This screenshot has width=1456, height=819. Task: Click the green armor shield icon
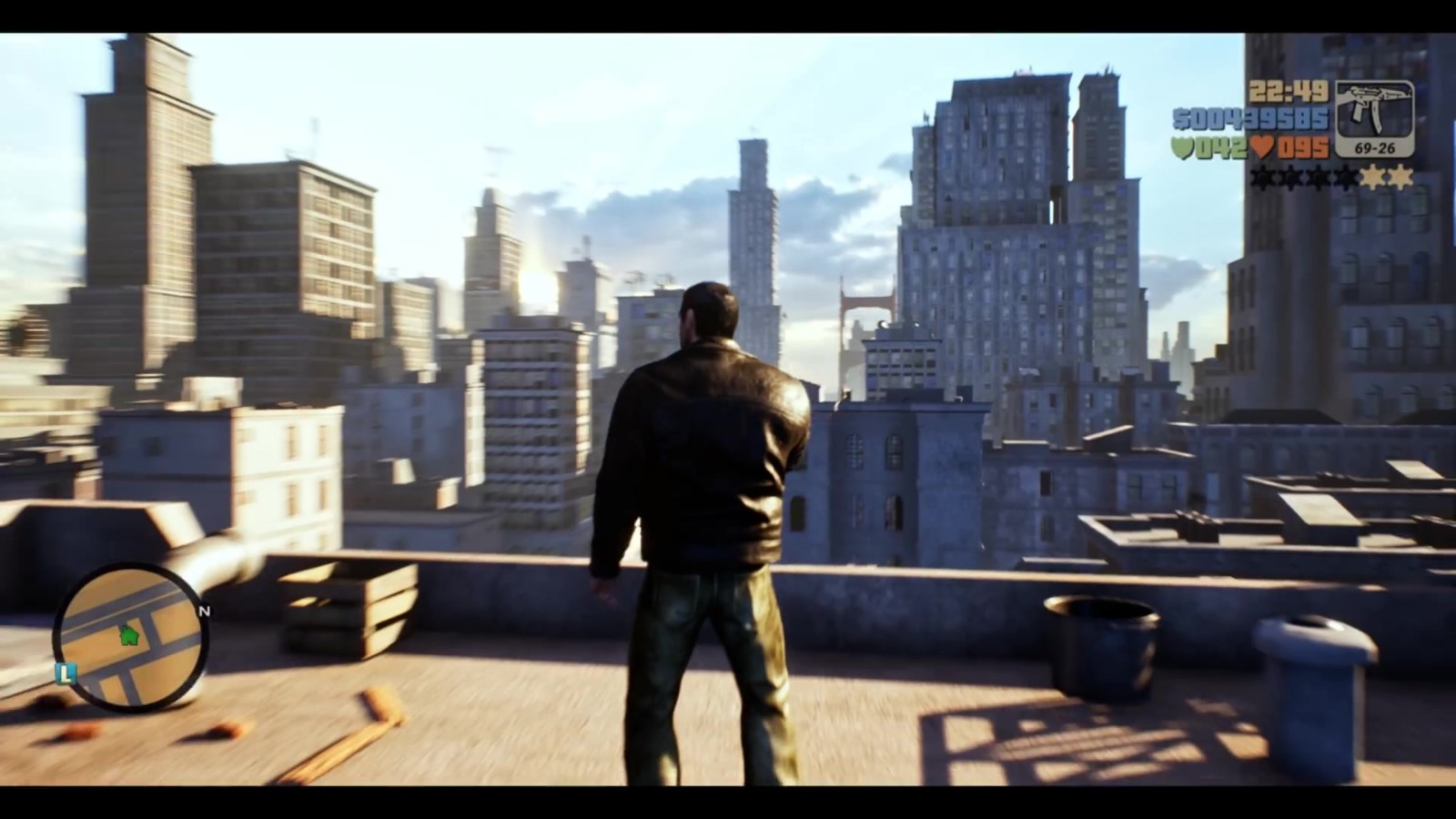click(x=1183, y=147)
